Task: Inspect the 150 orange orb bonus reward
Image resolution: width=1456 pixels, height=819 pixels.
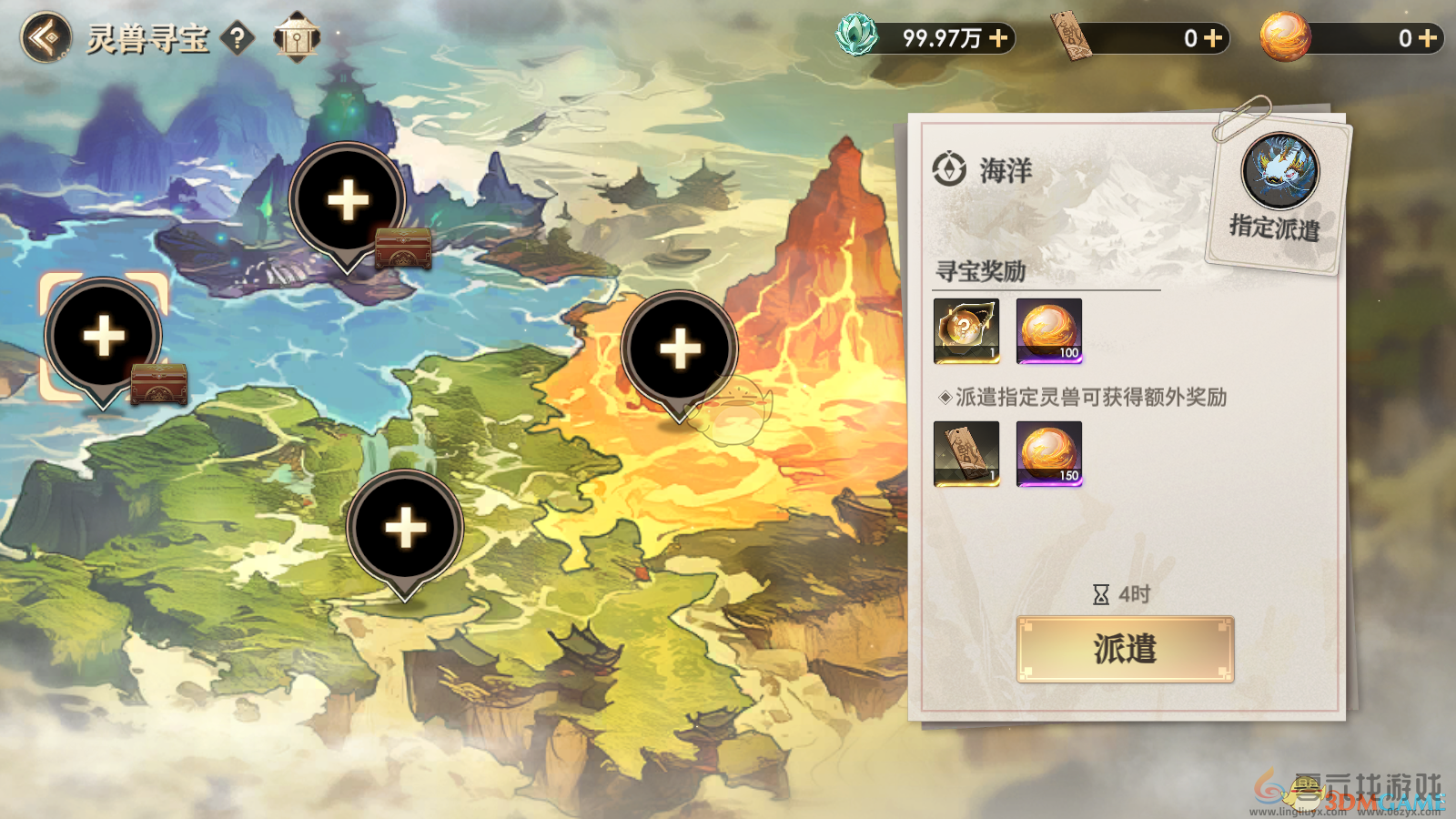Action: click(x=1049, y=453)
